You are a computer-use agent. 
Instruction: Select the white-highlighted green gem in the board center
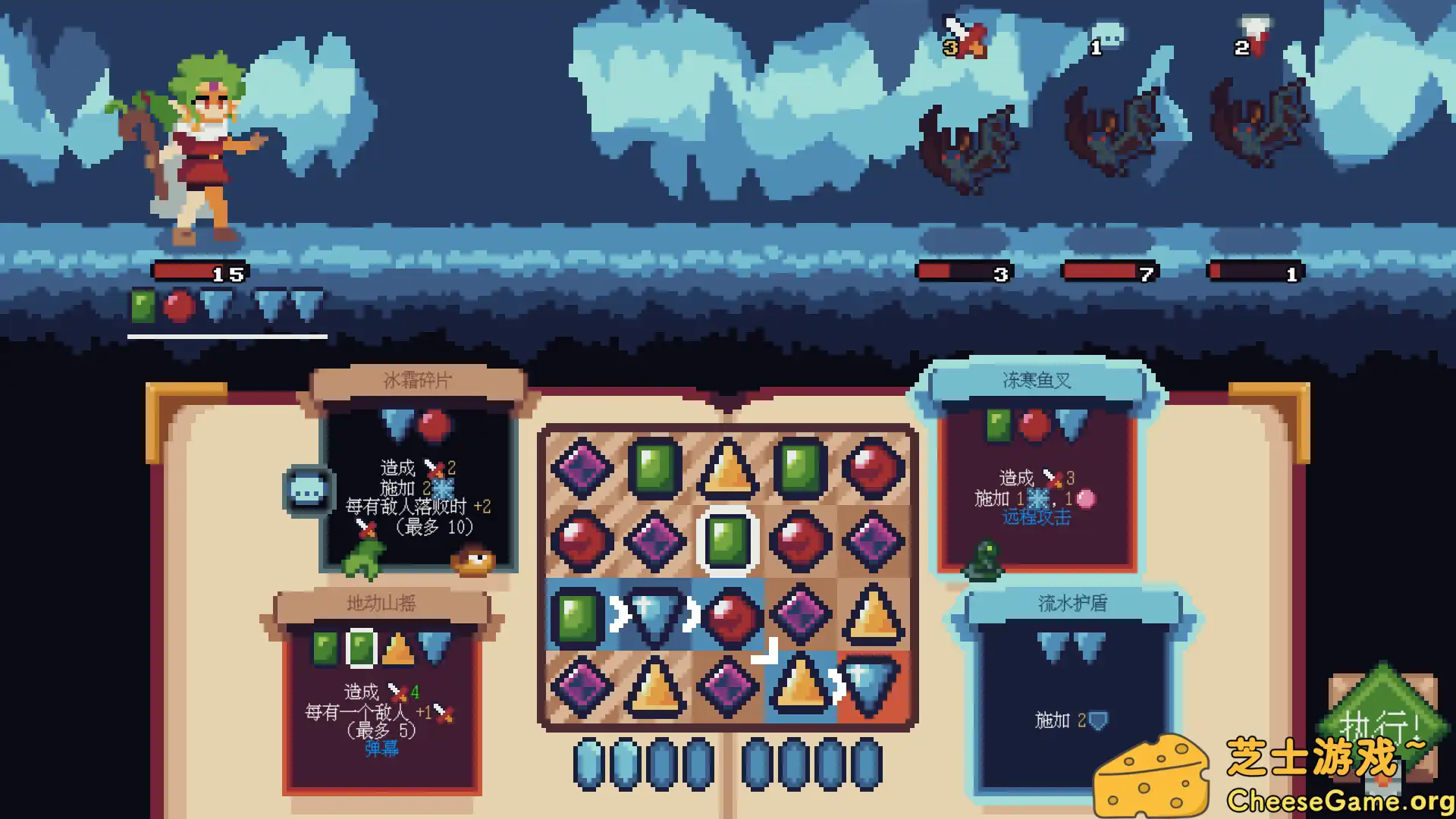click(726, 541)
